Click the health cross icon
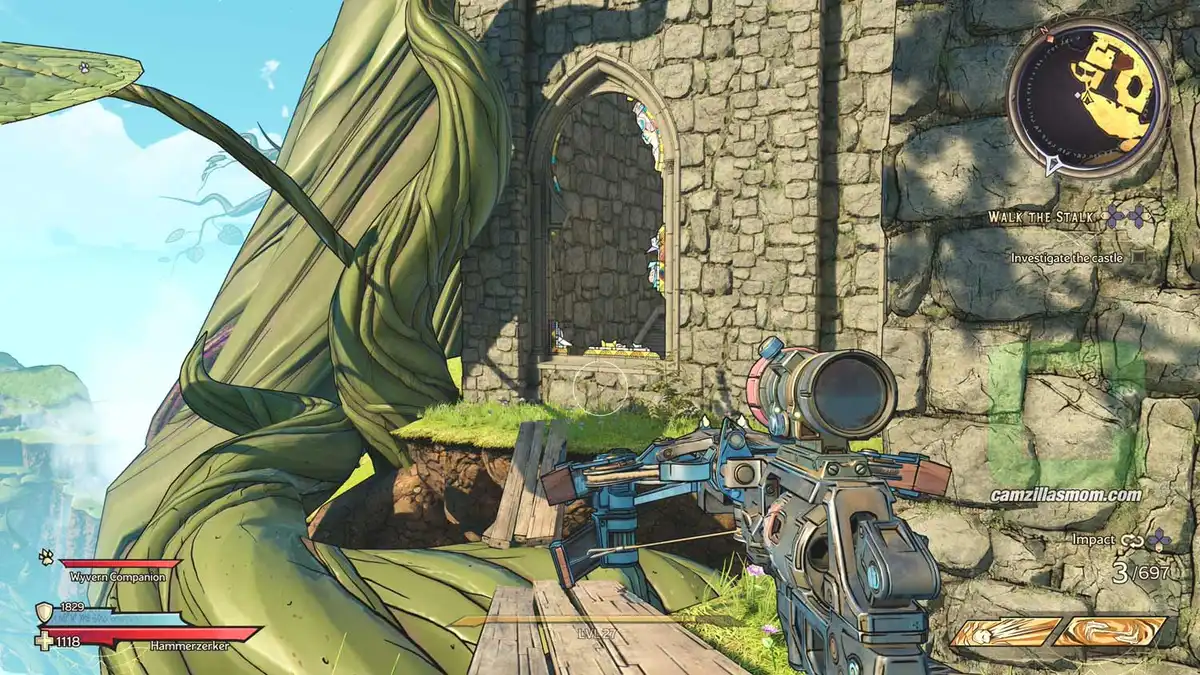 pyautogui.click(x=46, y=638)
